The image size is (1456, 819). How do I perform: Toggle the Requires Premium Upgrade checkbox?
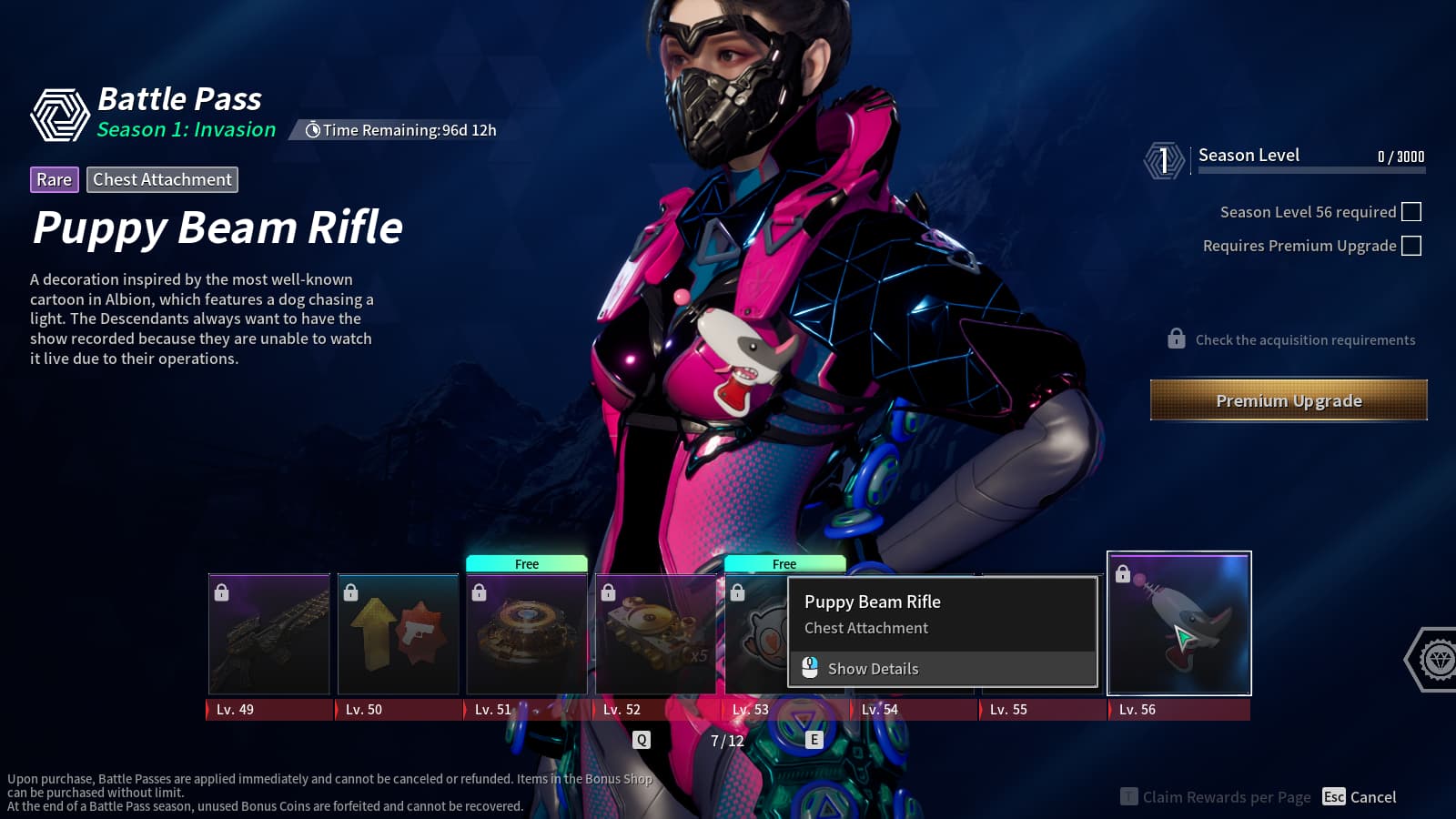click(1411, 246)
